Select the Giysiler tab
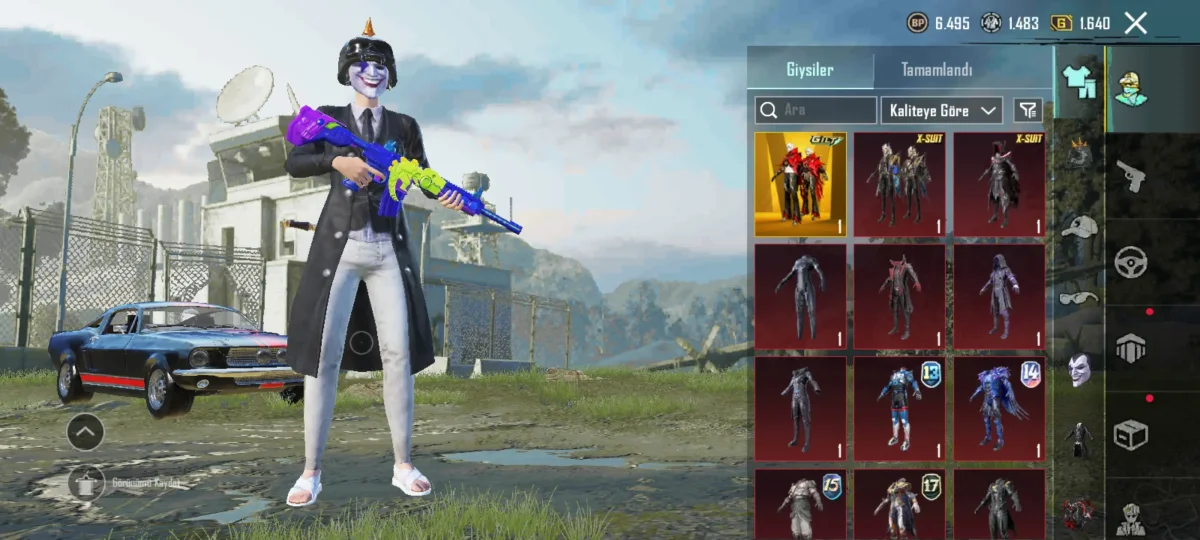1200x540 pixels. 809,70
